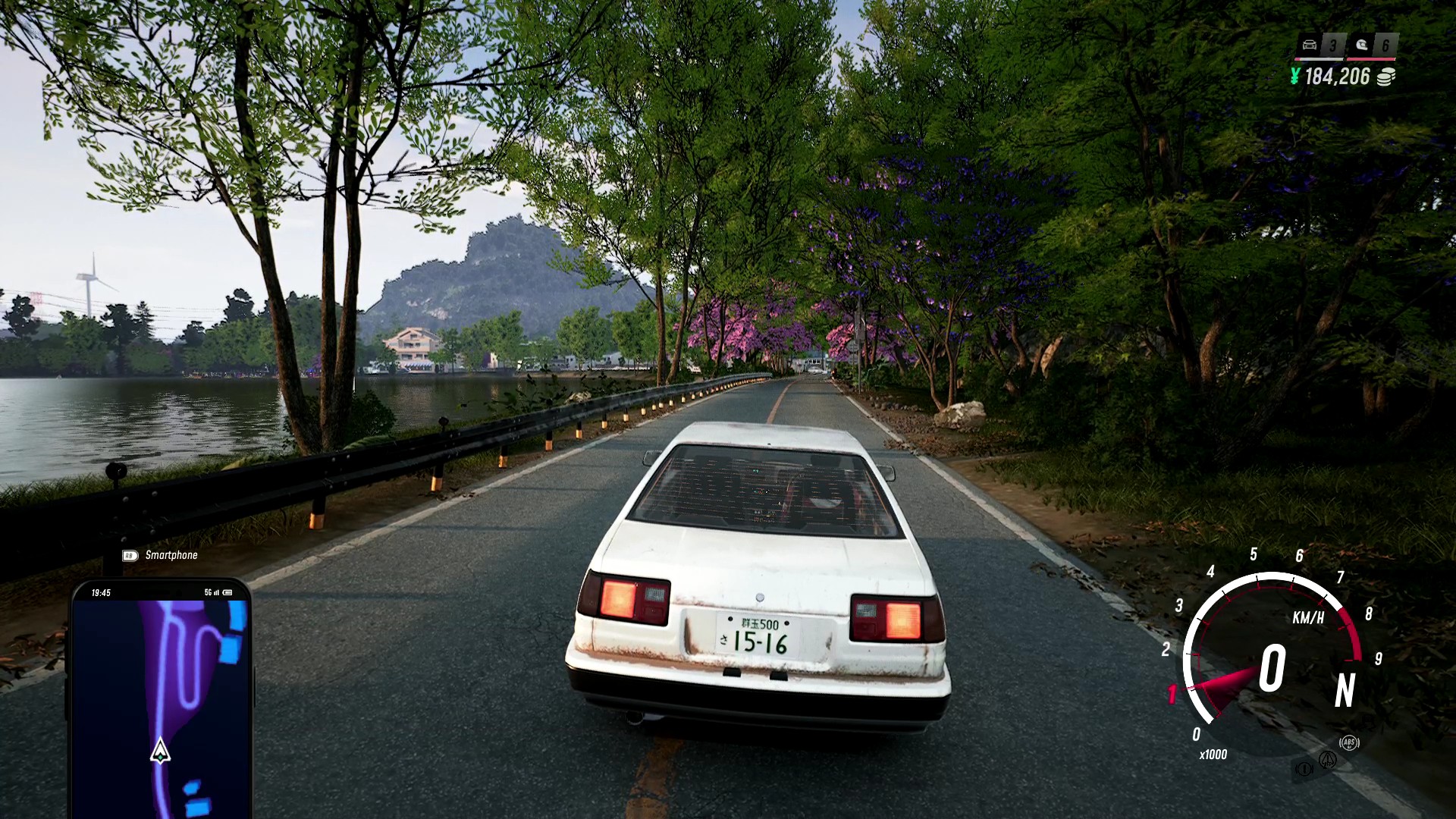
Task: Click the handbrake indicator icon
Action: 1304,769
